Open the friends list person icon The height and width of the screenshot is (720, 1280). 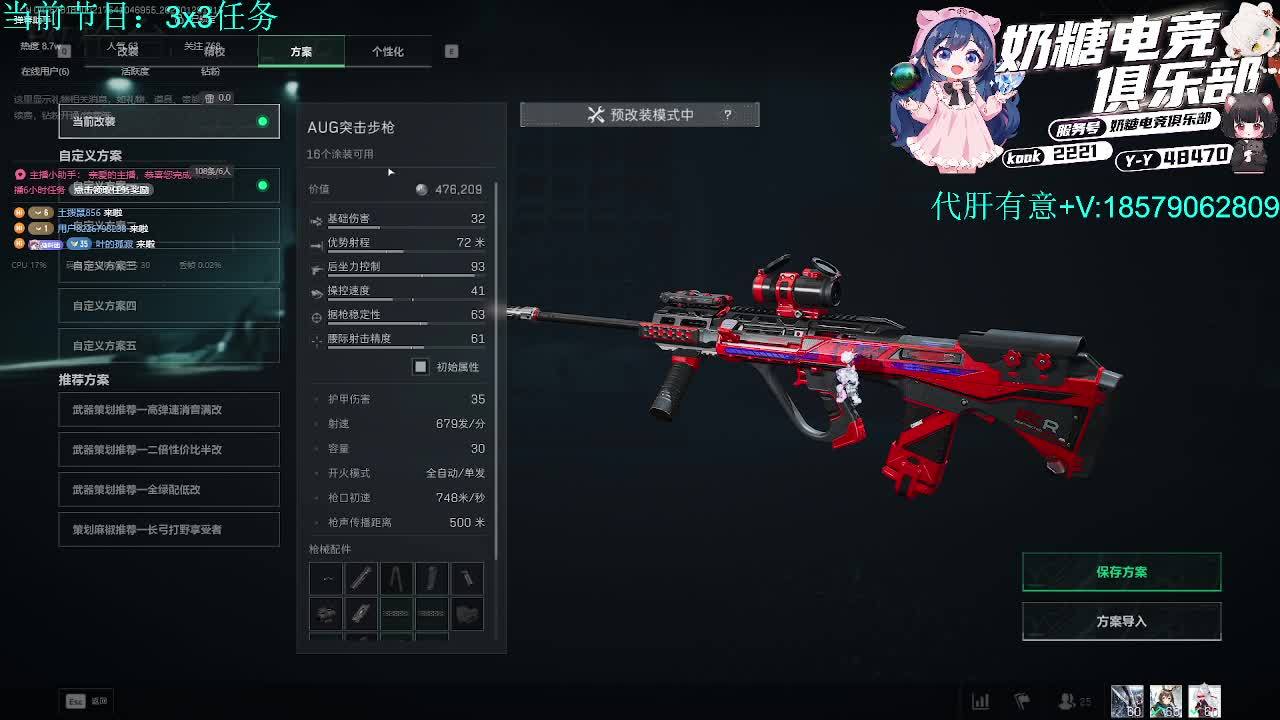point(1068,701)
